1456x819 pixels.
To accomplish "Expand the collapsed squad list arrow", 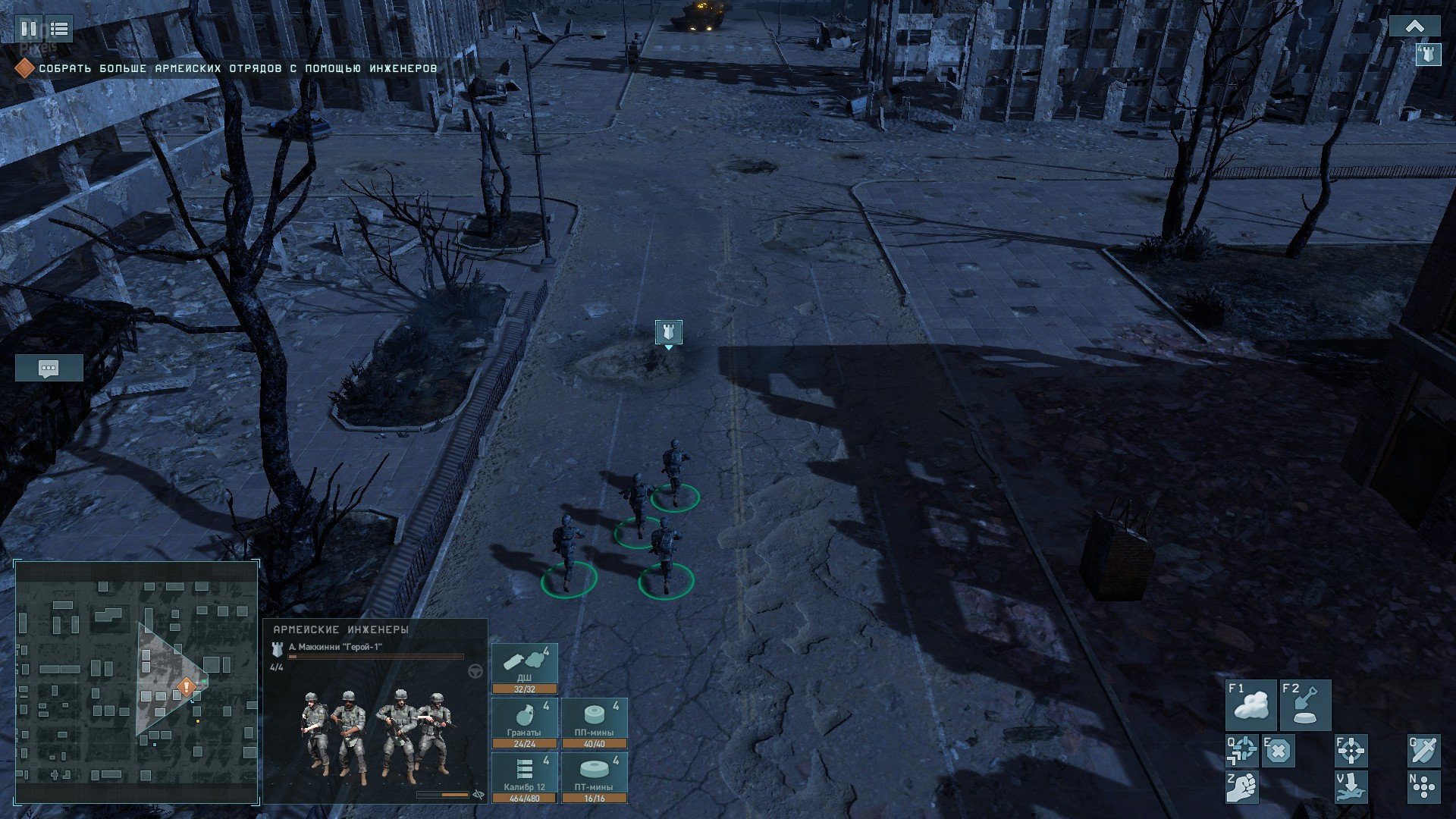I will [1414, 27].
